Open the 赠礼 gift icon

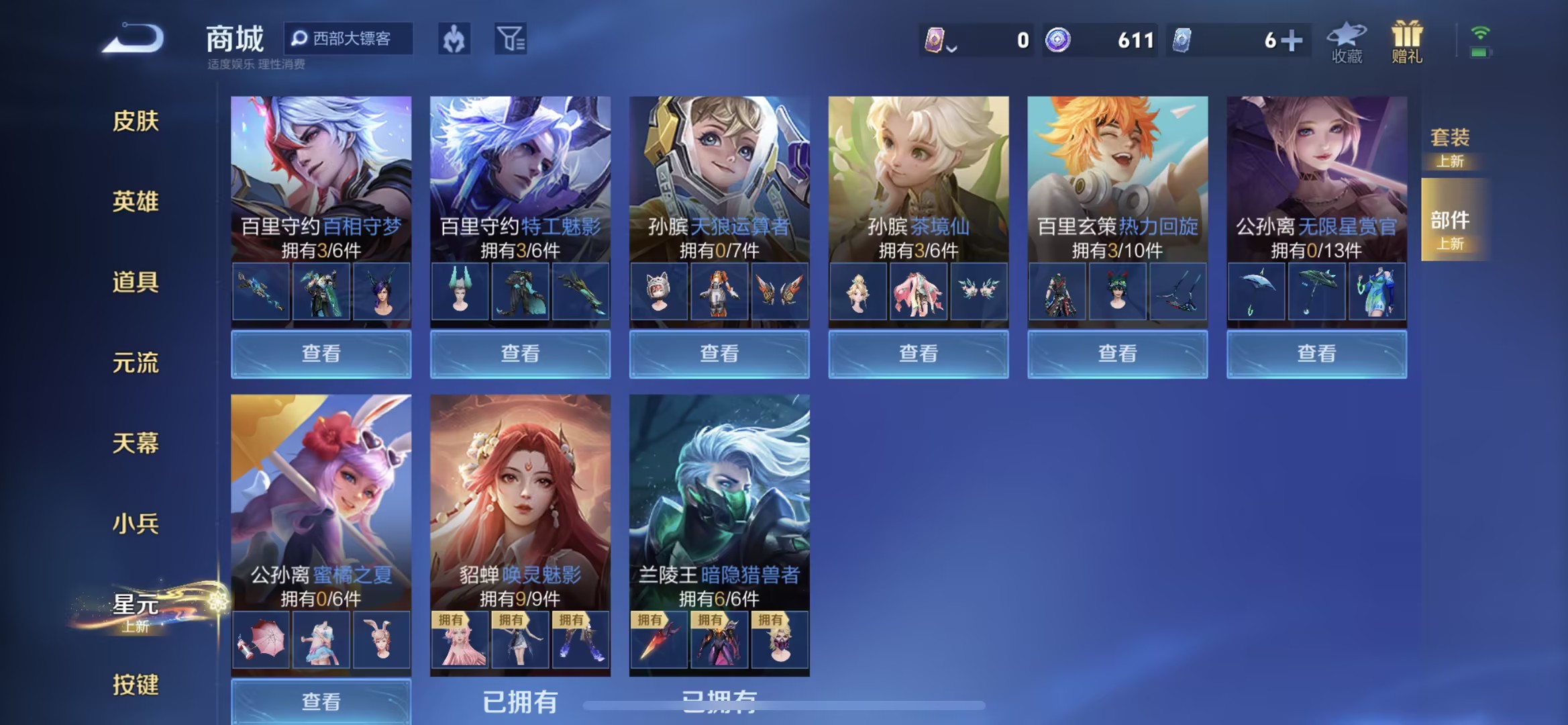pos(1407,39)
